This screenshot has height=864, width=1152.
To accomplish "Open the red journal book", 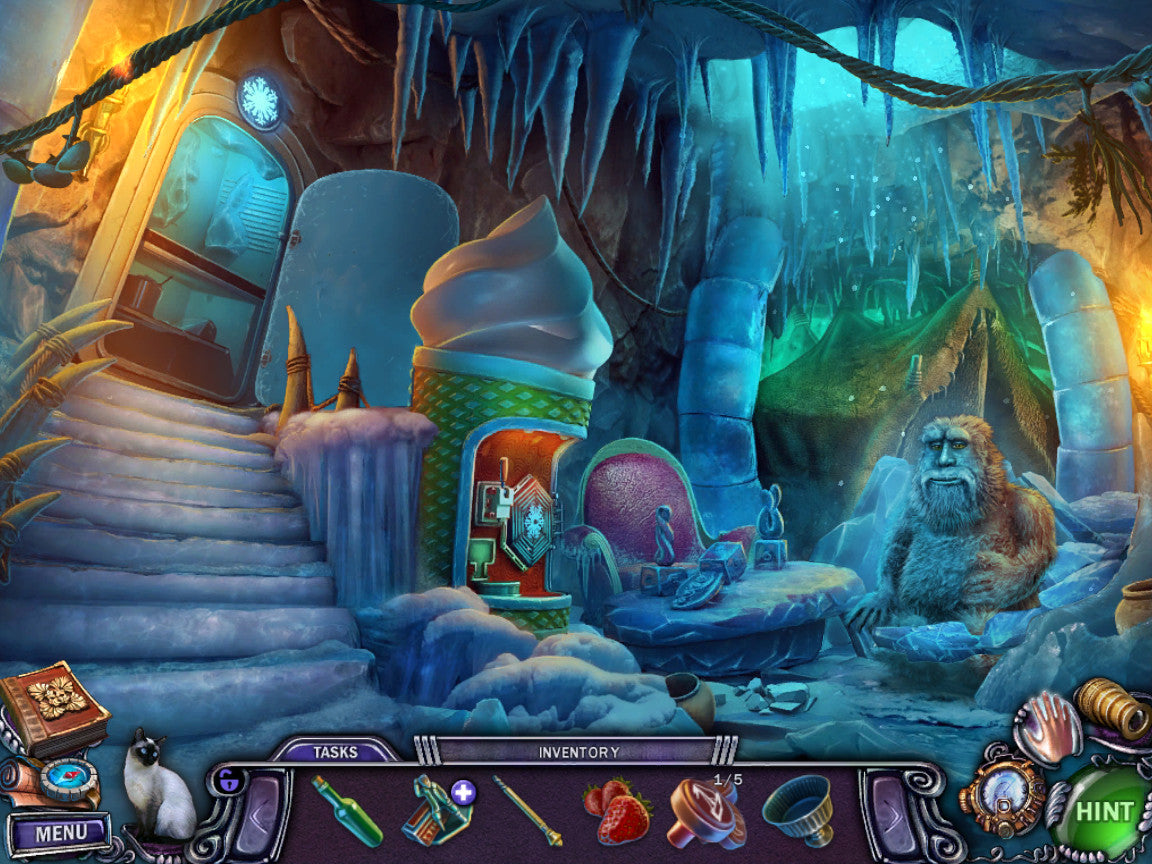I will (x=52, y=708).
